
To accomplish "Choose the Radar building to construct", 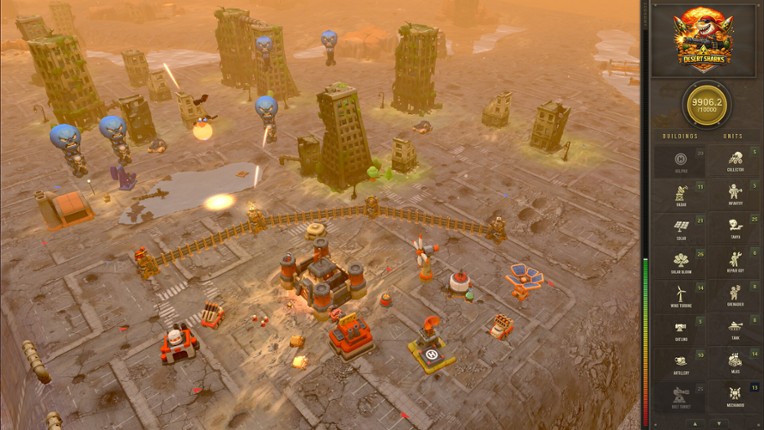I will click(680, 193).
